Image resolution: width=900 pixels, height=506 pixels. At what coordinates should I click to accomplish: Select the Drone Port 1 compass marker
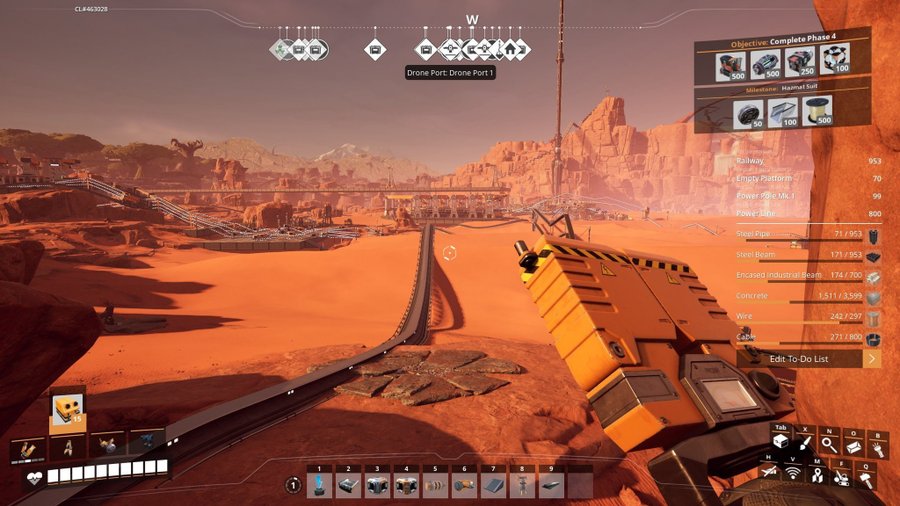click(450, 48)
